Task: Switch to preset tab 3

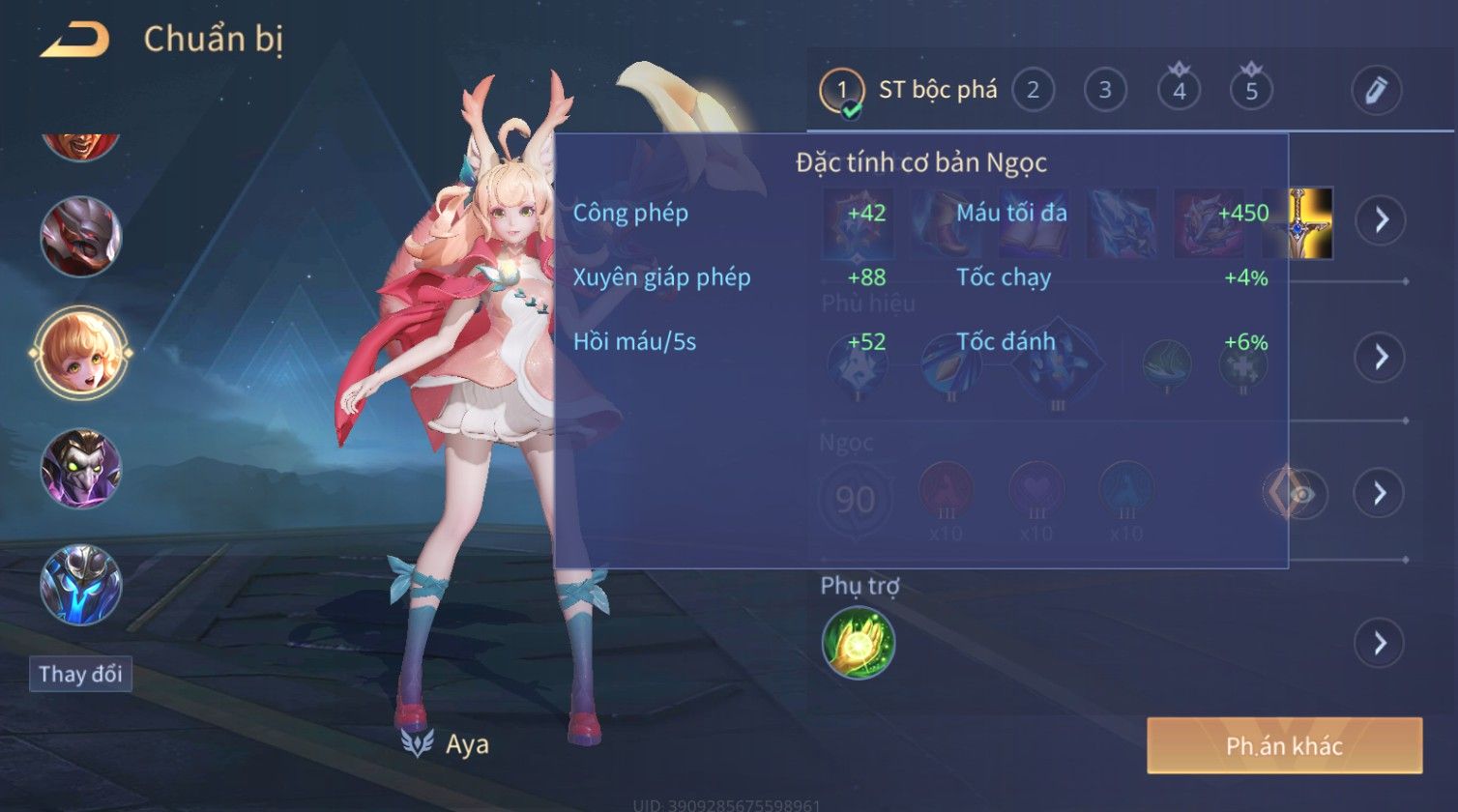Action: (x=1105, y=91)
